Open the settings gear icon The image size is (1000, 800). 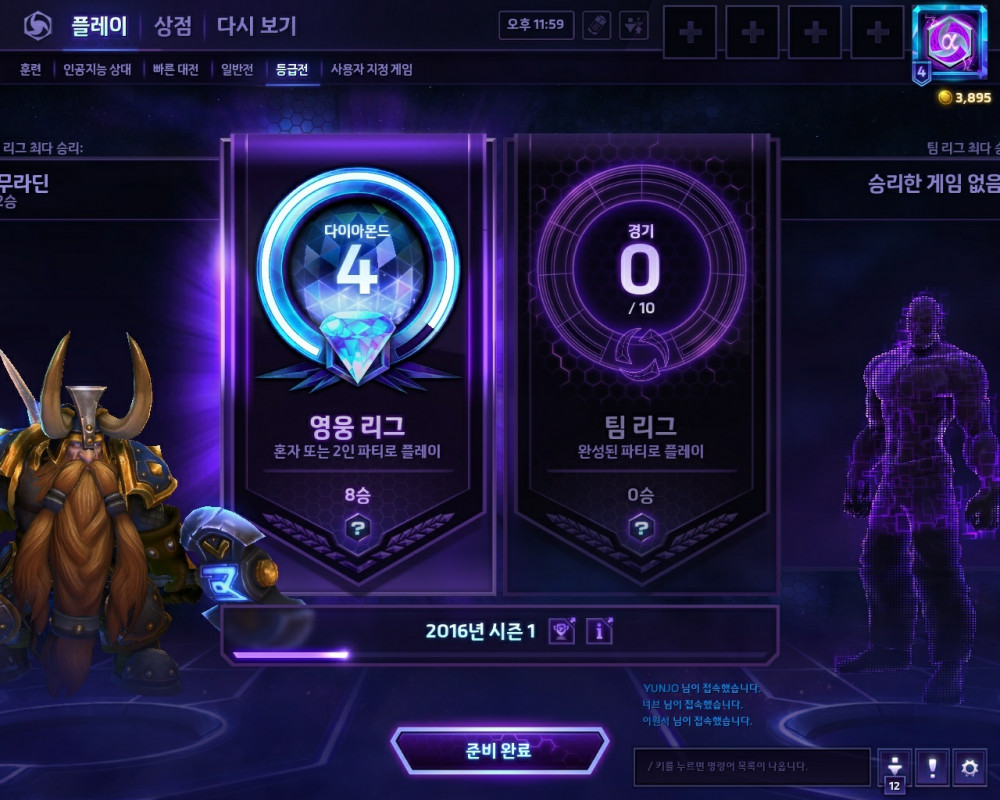968,767
